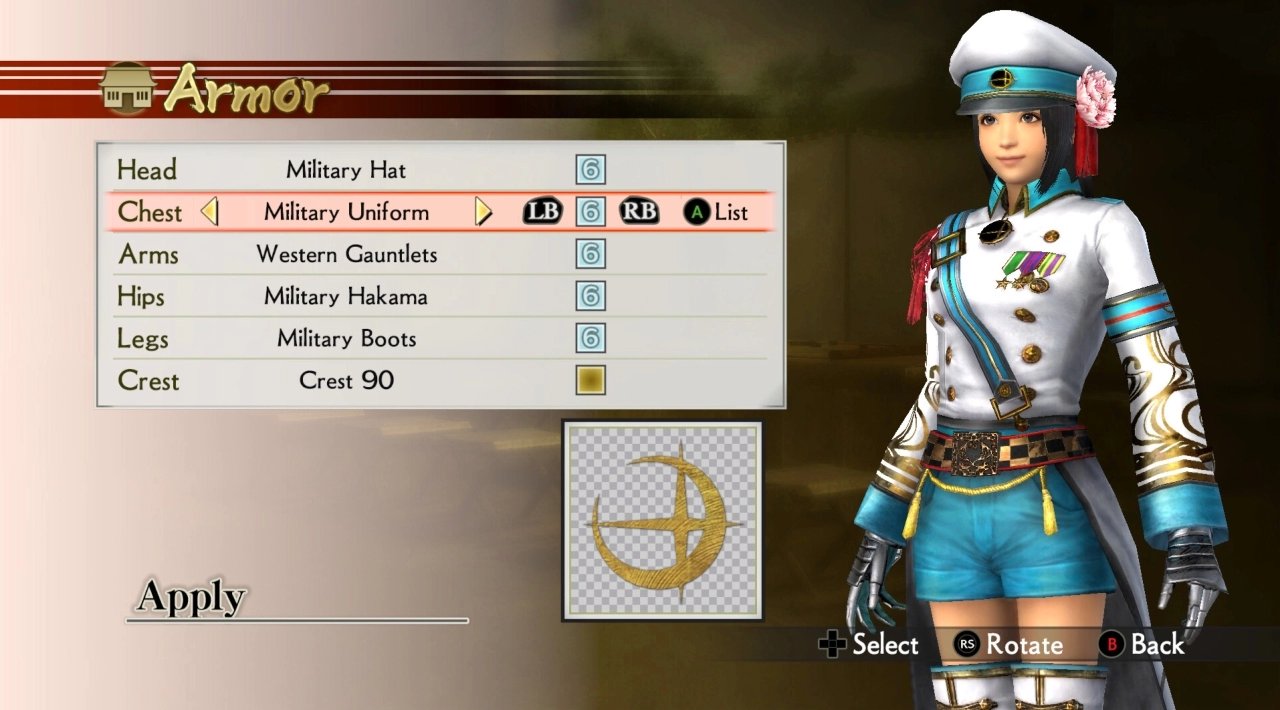This screenshot has height=710, width=1280.
Task: Click the right arrow beside Military Uniform
Action: pyautogui.click(x=483, y=212)
